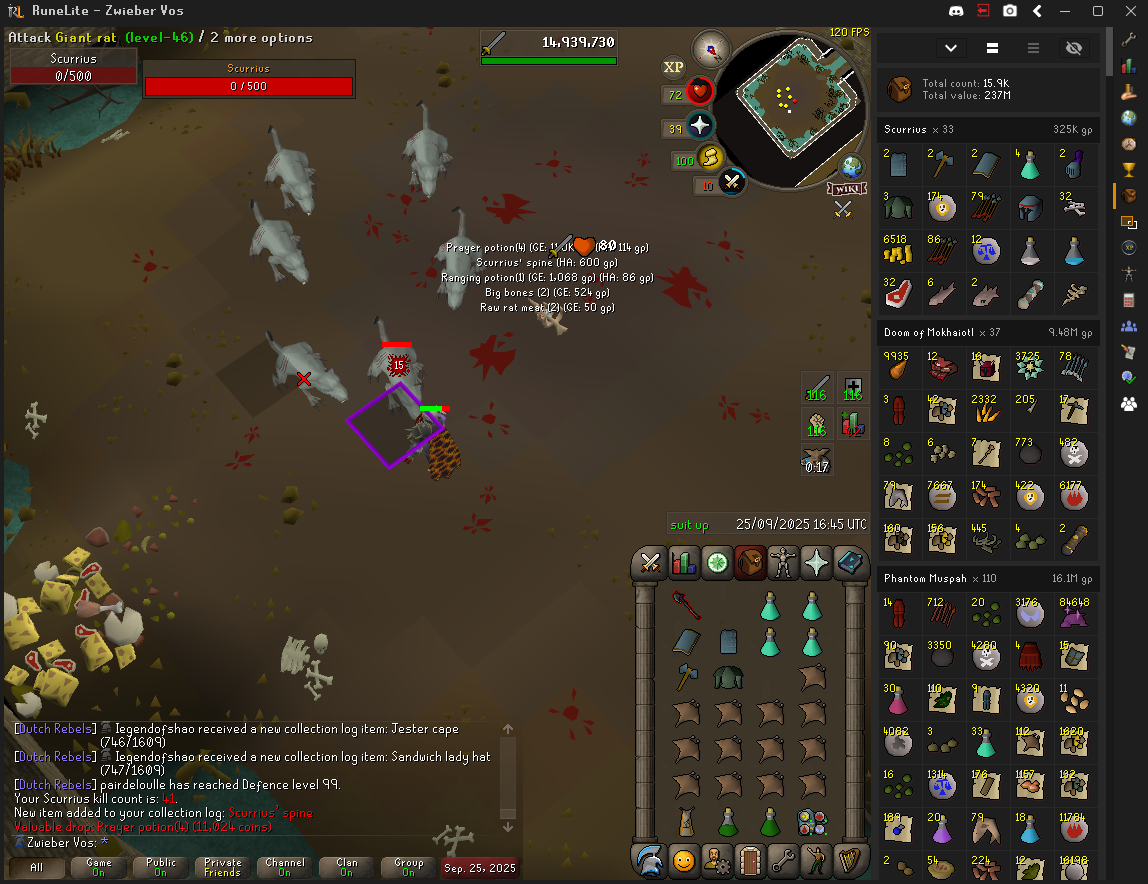Switch to the Skills tab
The height and width of the screenshot is (884, 1148).
pyautogui.click(x=684, y=563)
